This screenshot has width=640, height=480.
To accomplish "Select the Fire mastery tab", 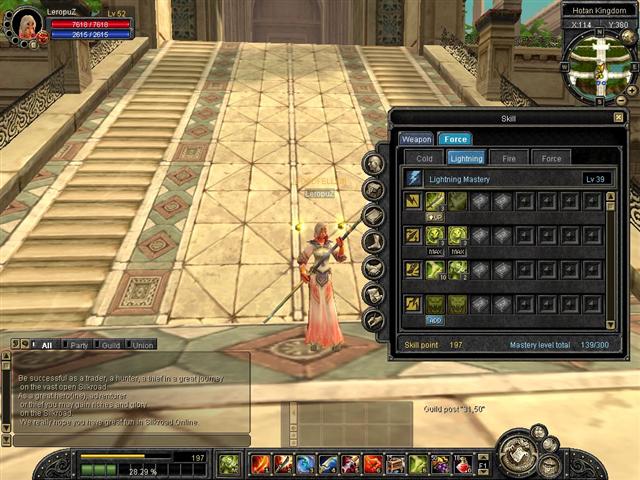I will [509, 158].
